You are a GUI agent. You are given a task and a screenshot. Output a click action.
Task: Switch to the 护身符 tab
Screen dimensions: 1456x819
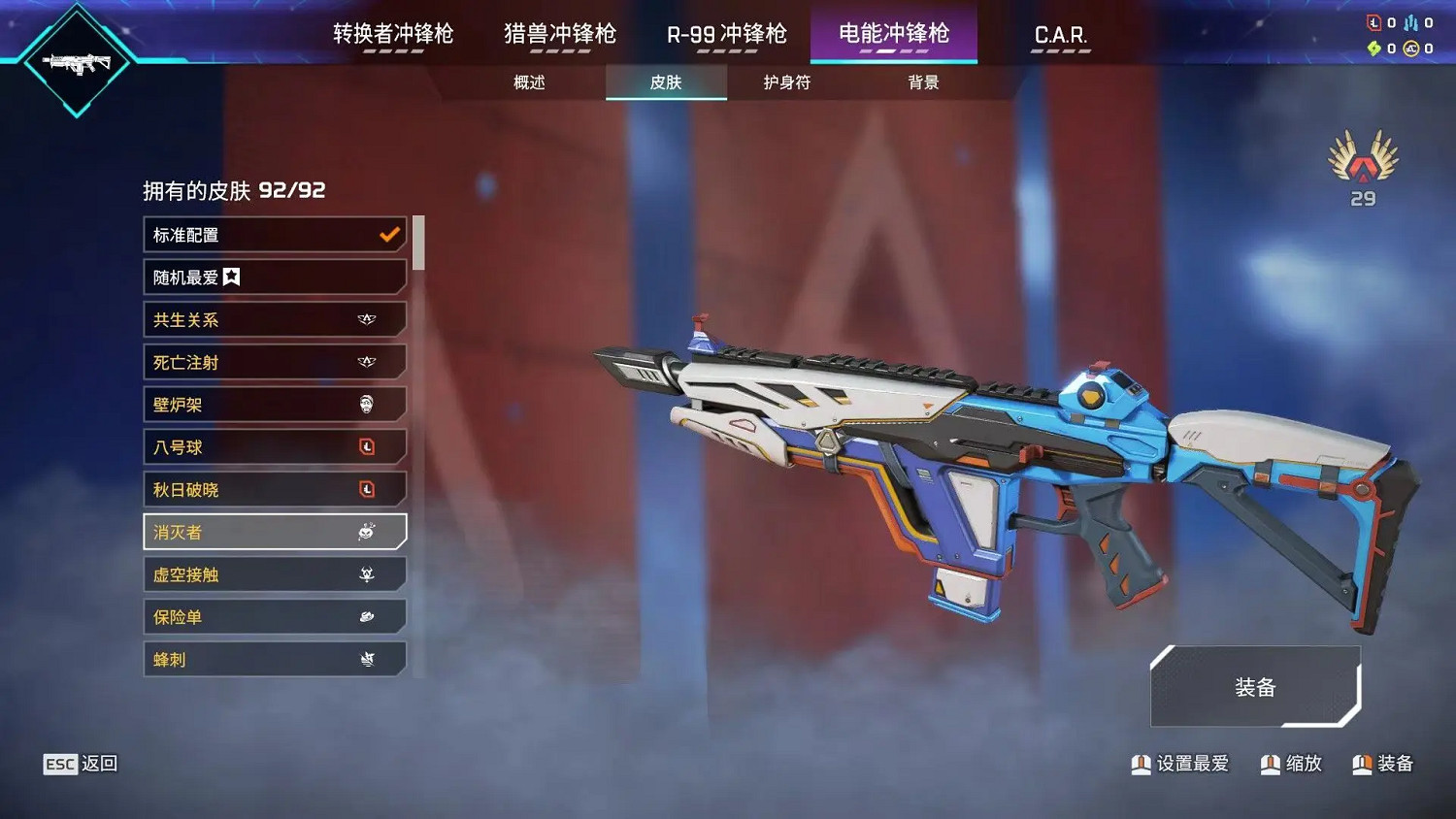(787, 82)
